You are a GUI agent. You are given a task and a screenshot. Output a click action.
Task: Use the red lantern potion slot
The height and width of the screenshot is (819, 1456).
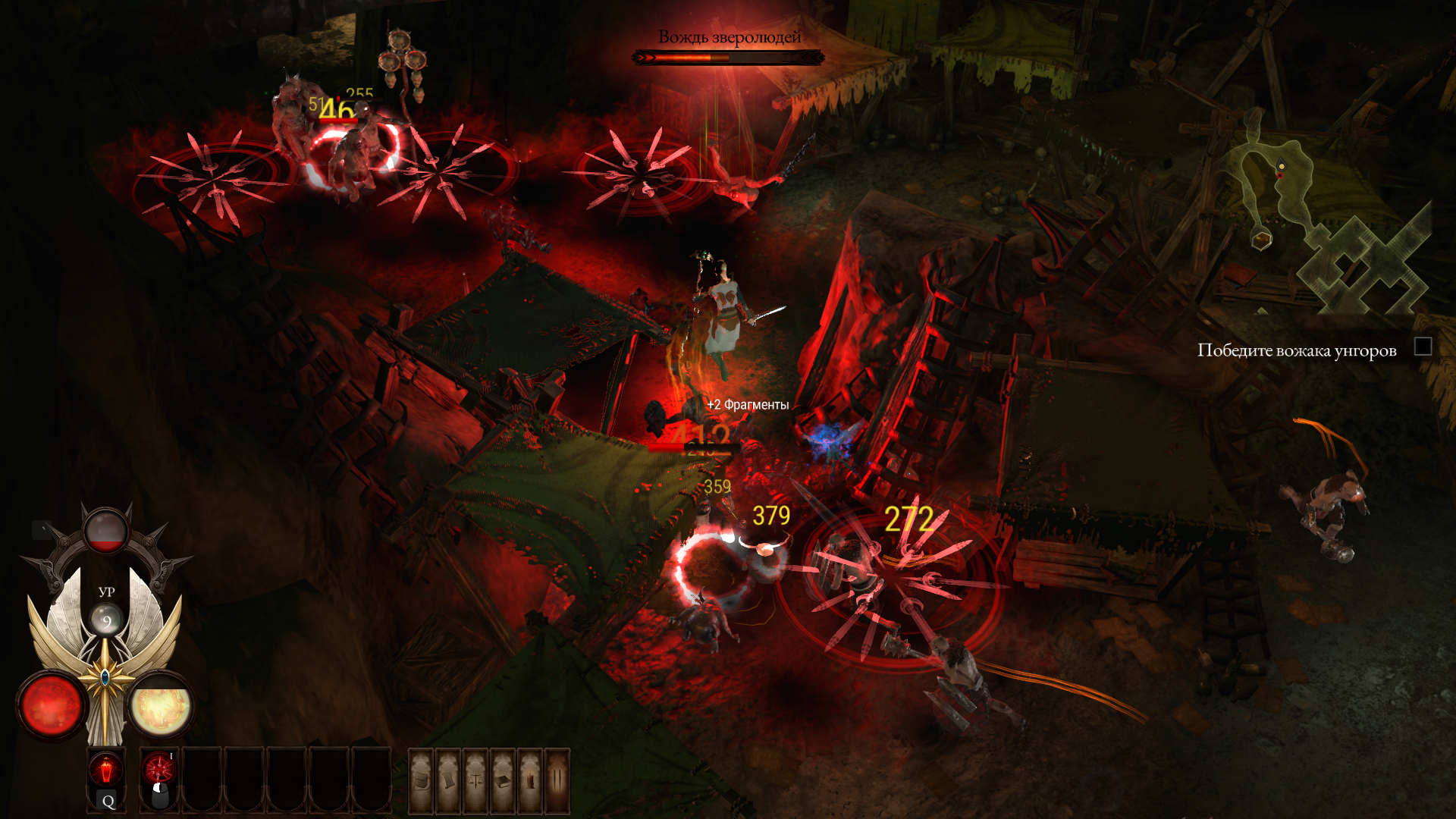(x=106, y=770)
